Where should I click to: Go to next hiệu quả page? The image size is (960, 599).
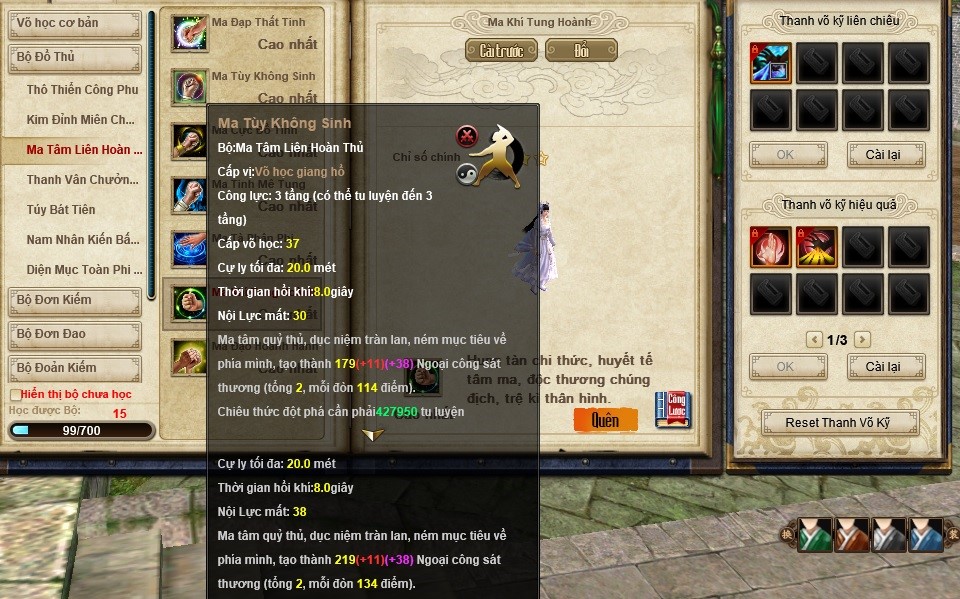click(x=862, y=340)
